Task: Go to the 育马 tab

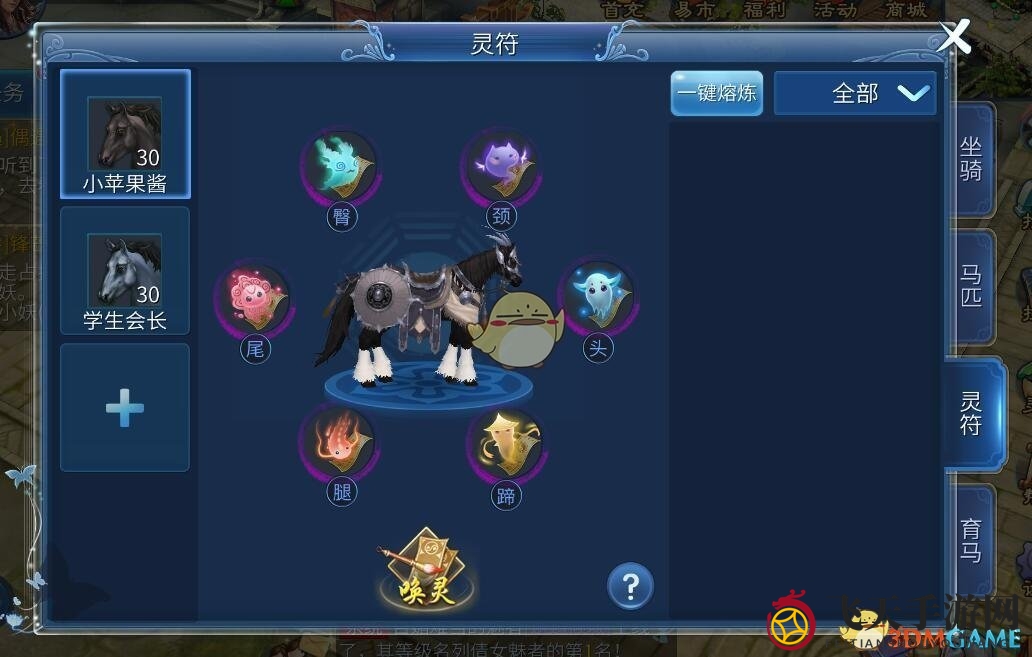Action: click(x=970, y=540)
